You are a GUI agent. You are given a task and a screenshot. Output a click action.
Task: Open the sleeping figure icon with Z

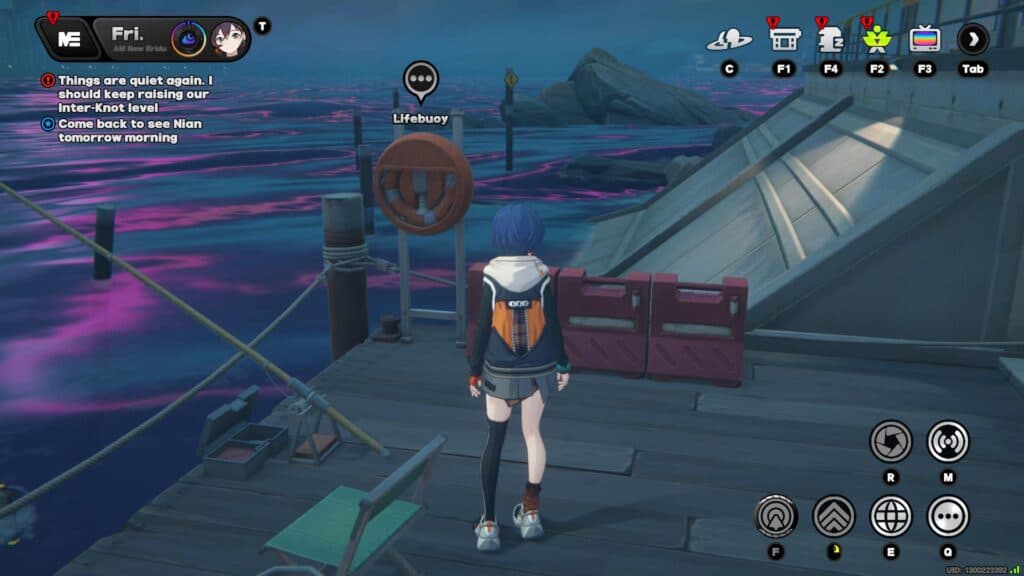pos(830,39)
